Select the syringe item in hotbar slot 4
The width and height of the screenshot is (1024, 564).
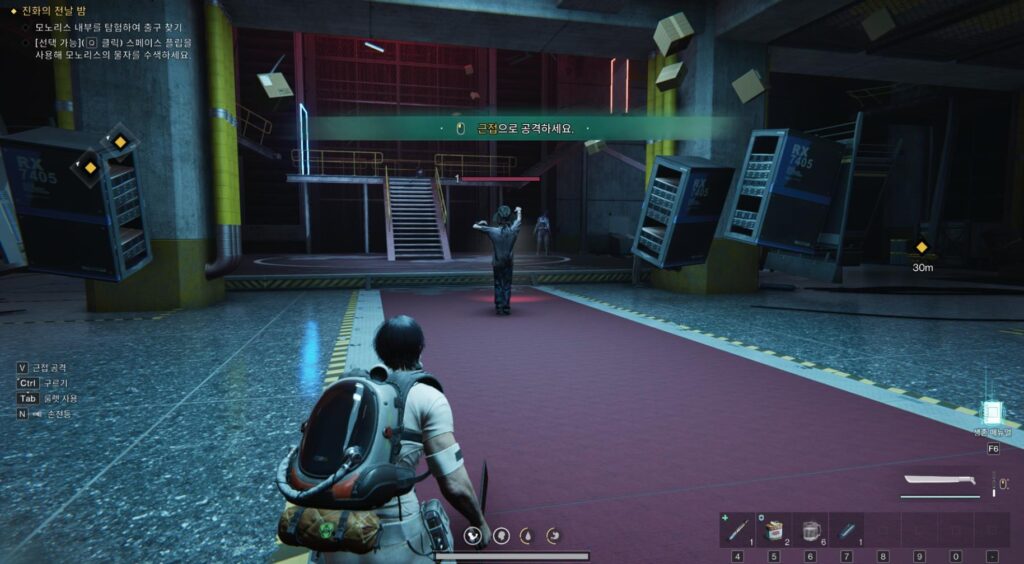(x=737, y=530)
